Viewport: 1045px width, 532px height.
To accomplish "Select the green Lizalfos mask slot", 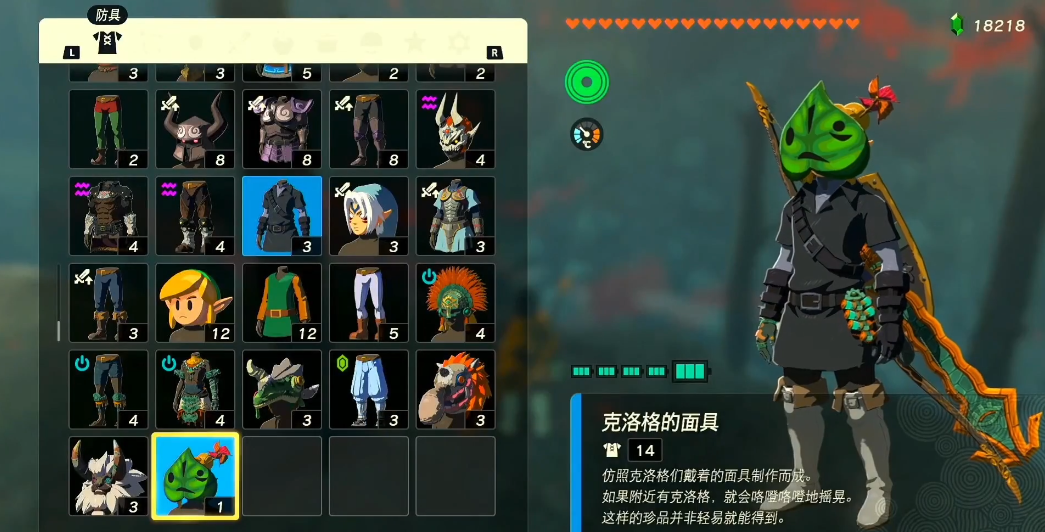I will click(x=282, y=389).
